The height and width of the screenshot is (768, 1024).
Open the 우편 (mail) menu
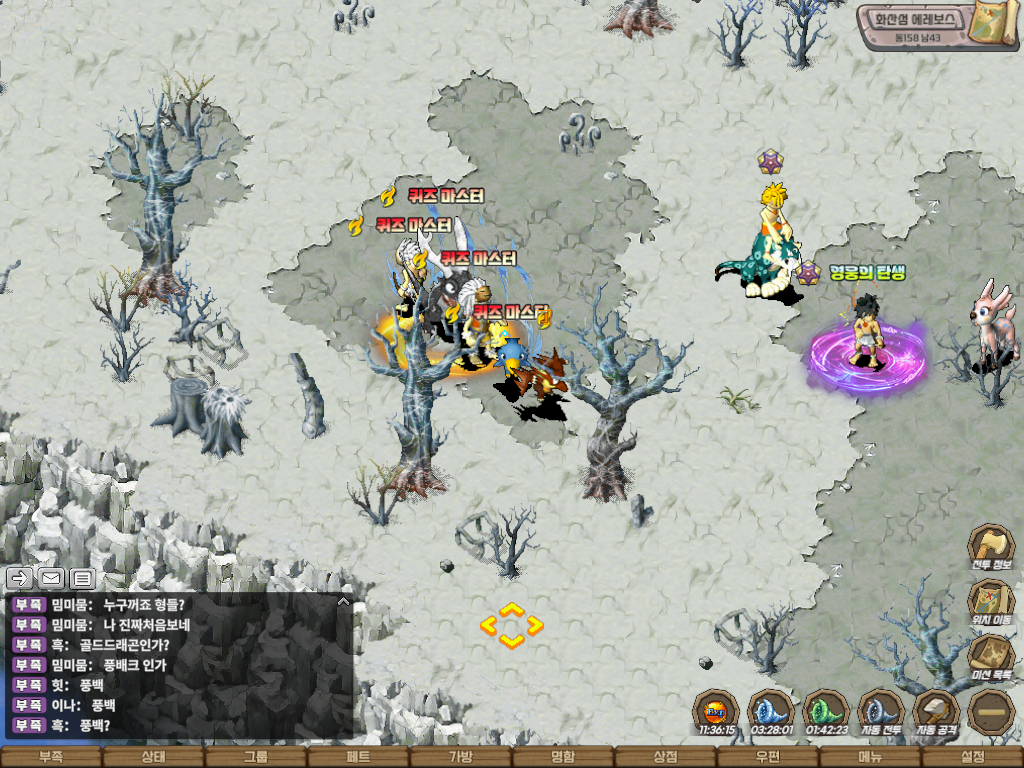click(768, 757)
